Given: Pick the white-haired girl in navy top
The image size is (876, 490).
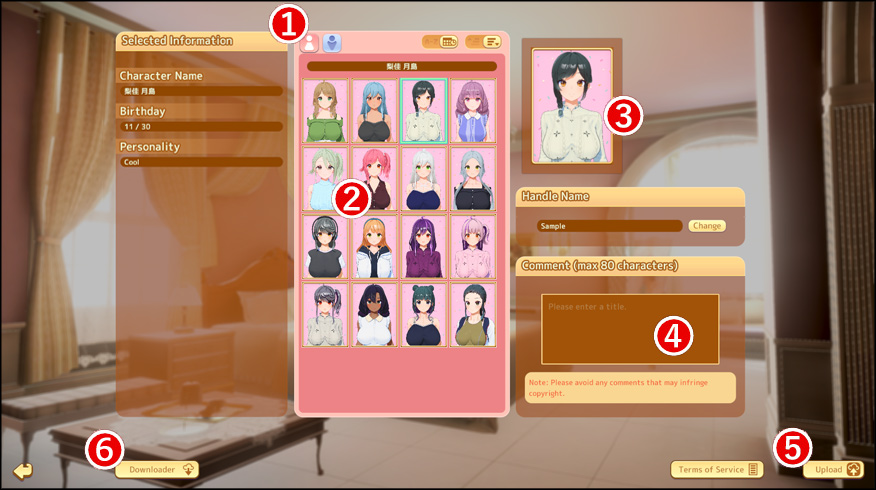Looking at the screenshot, I should (x=423, y=179).
